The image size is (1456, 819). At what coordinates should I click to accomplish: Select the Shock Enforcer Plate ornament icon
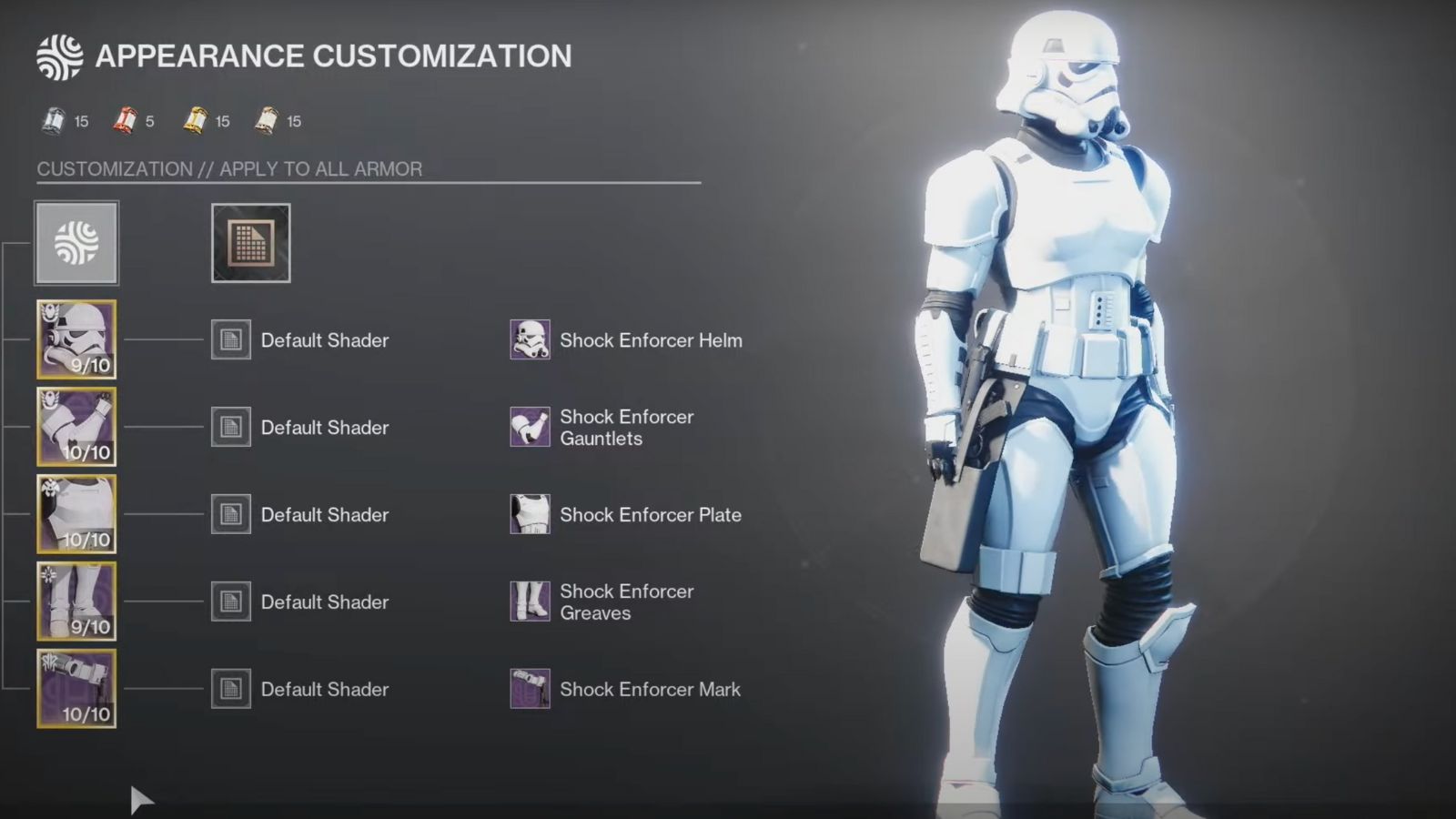click(x=530, y=514)
